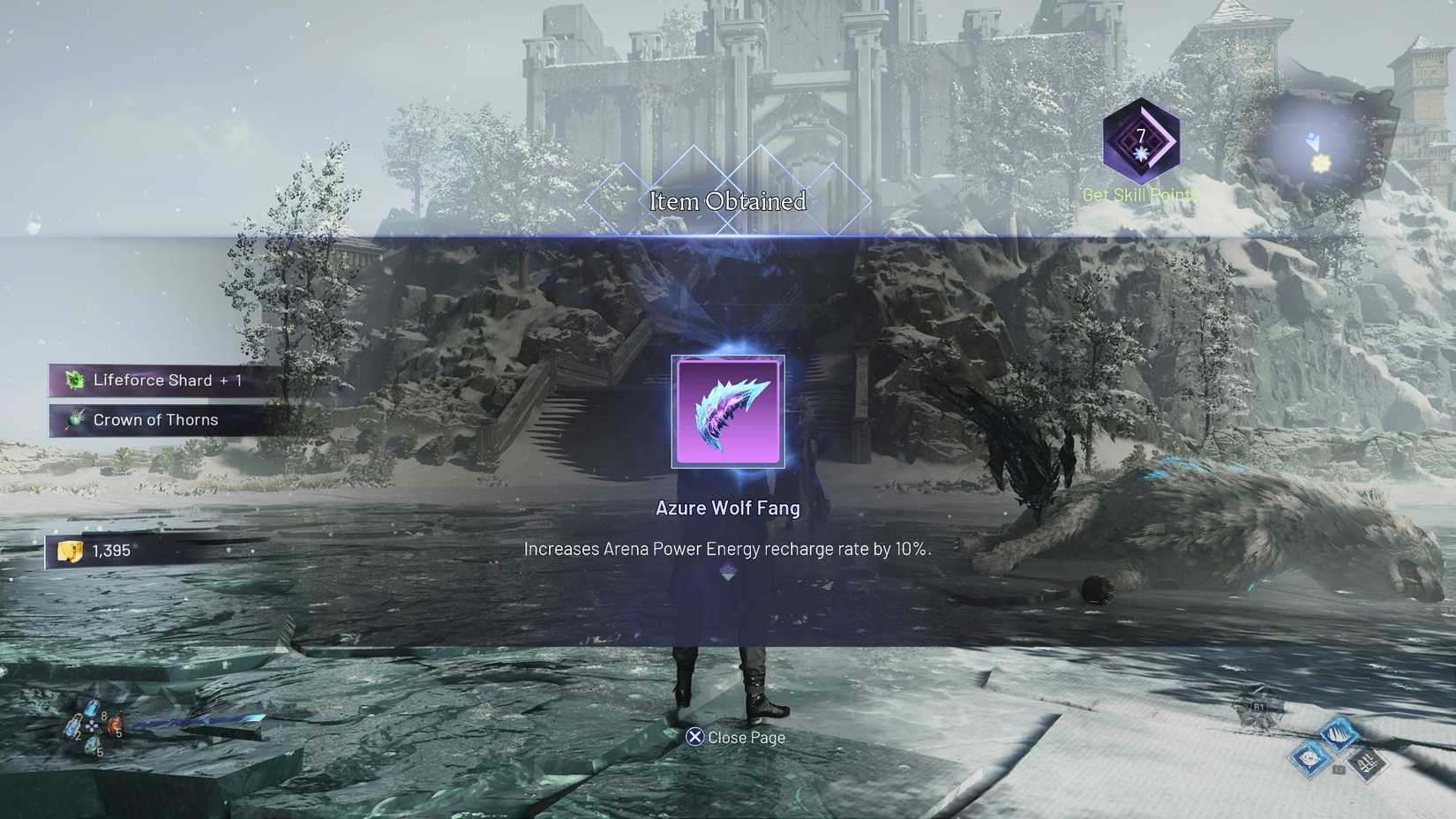Select the circular shield skill icon
The image size is (1456, 819).
pyautogui.click(x=1309, y=758)
